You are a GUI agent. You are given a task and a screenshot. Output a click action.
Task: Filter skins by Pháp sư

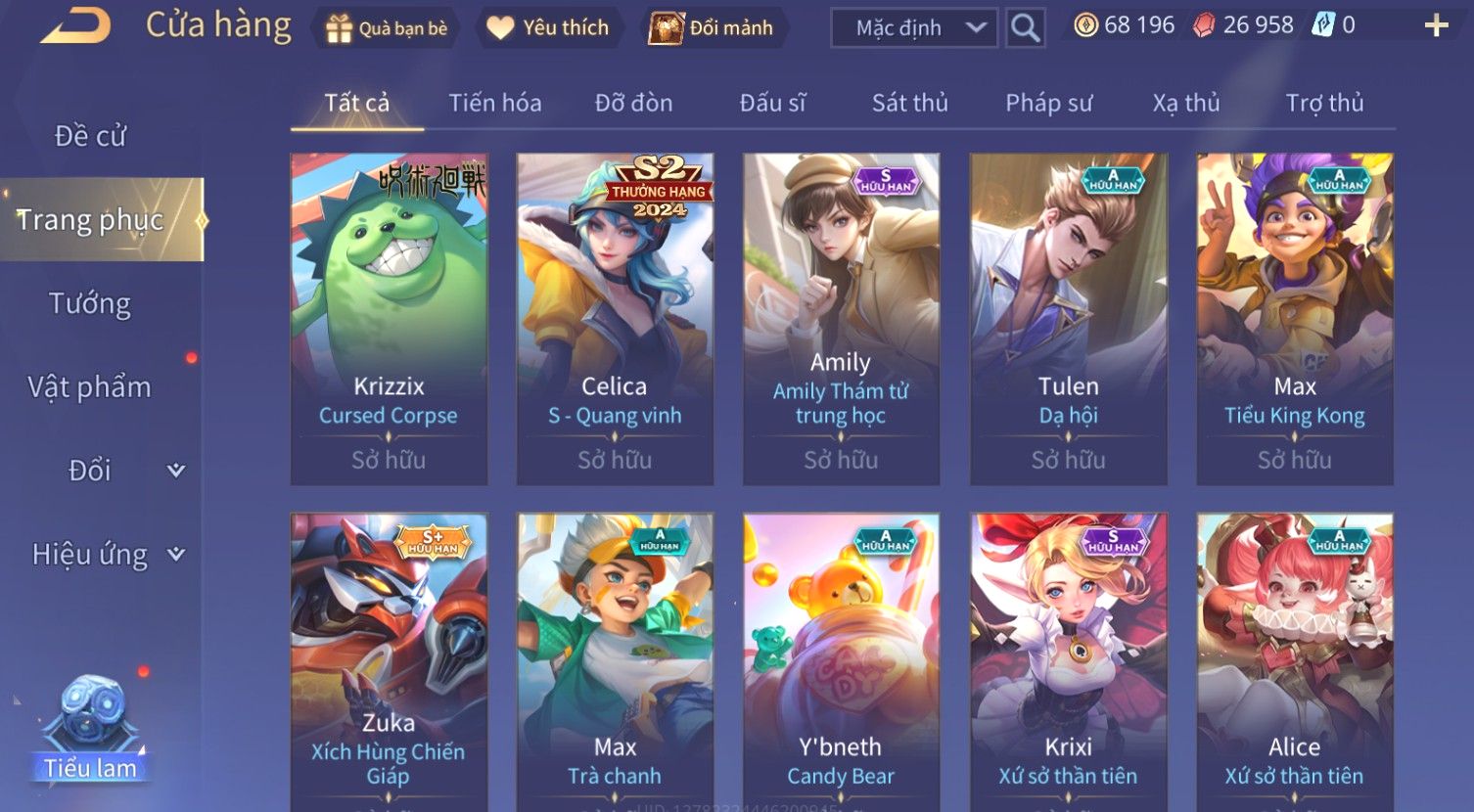tap(1048, 103)
